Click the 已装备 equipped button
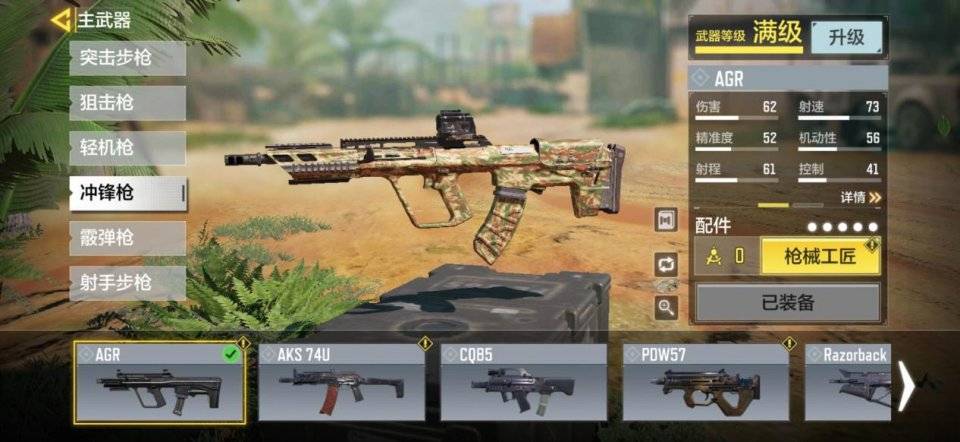 pos(788,302)
